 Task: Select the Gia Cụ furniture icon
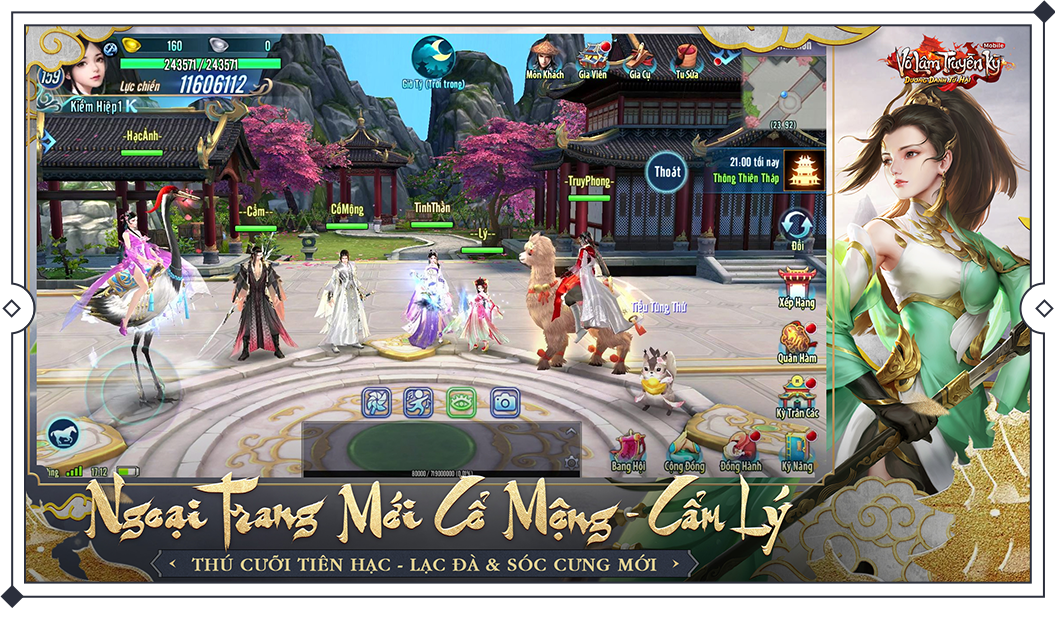point(640,56)
